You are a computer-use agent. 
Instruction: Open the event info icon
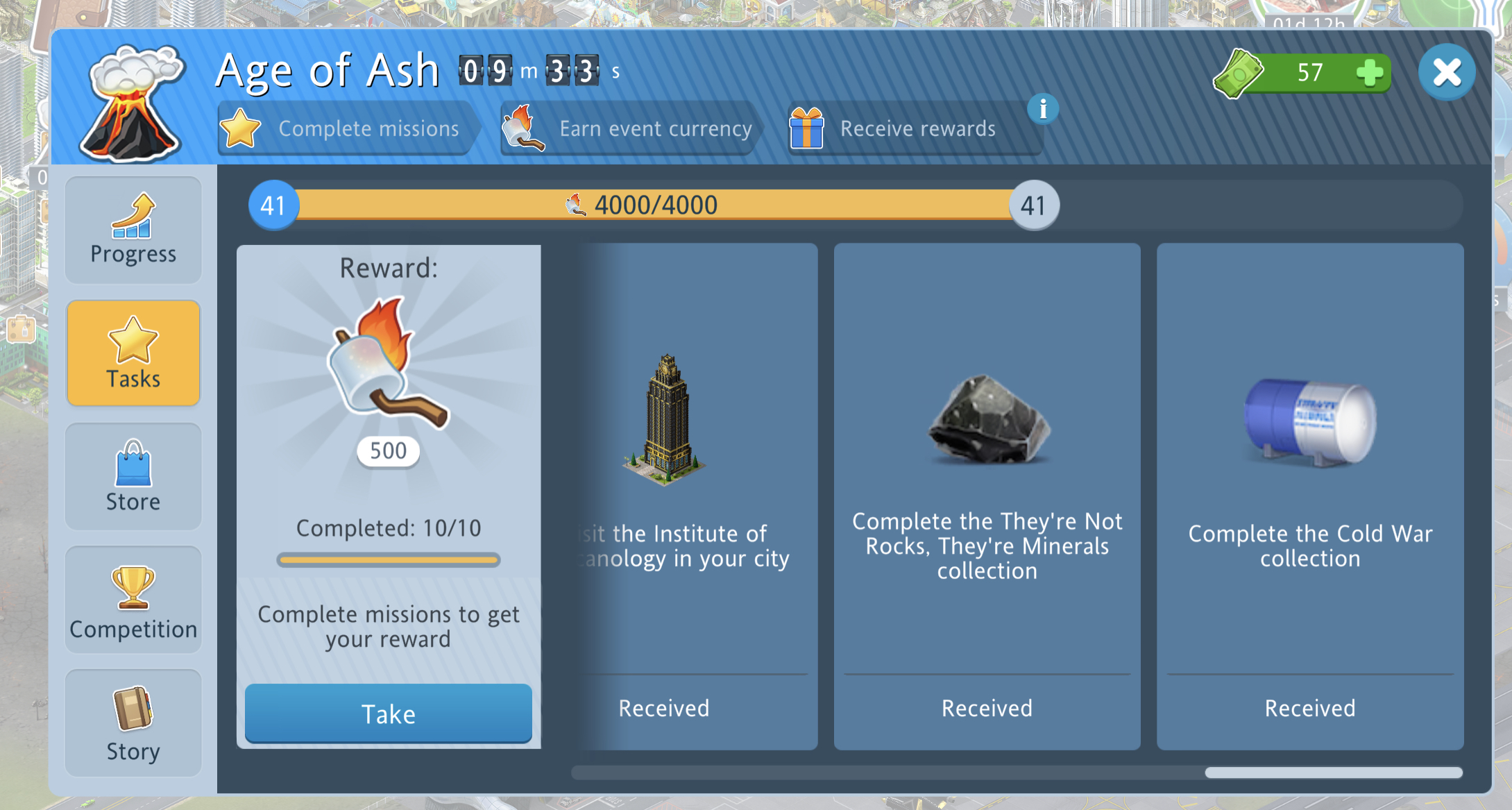pyautogui.click(x=1042, y=109)
